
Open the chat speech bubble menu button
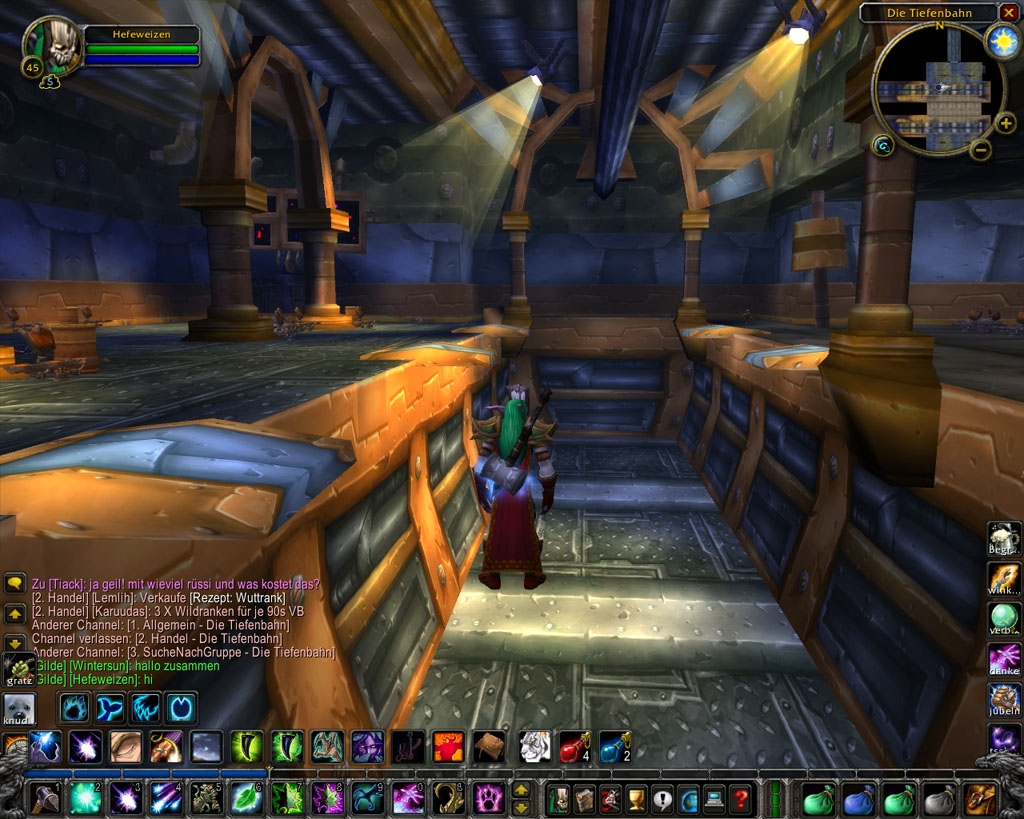pyautogui.click(x=15, y=582)
